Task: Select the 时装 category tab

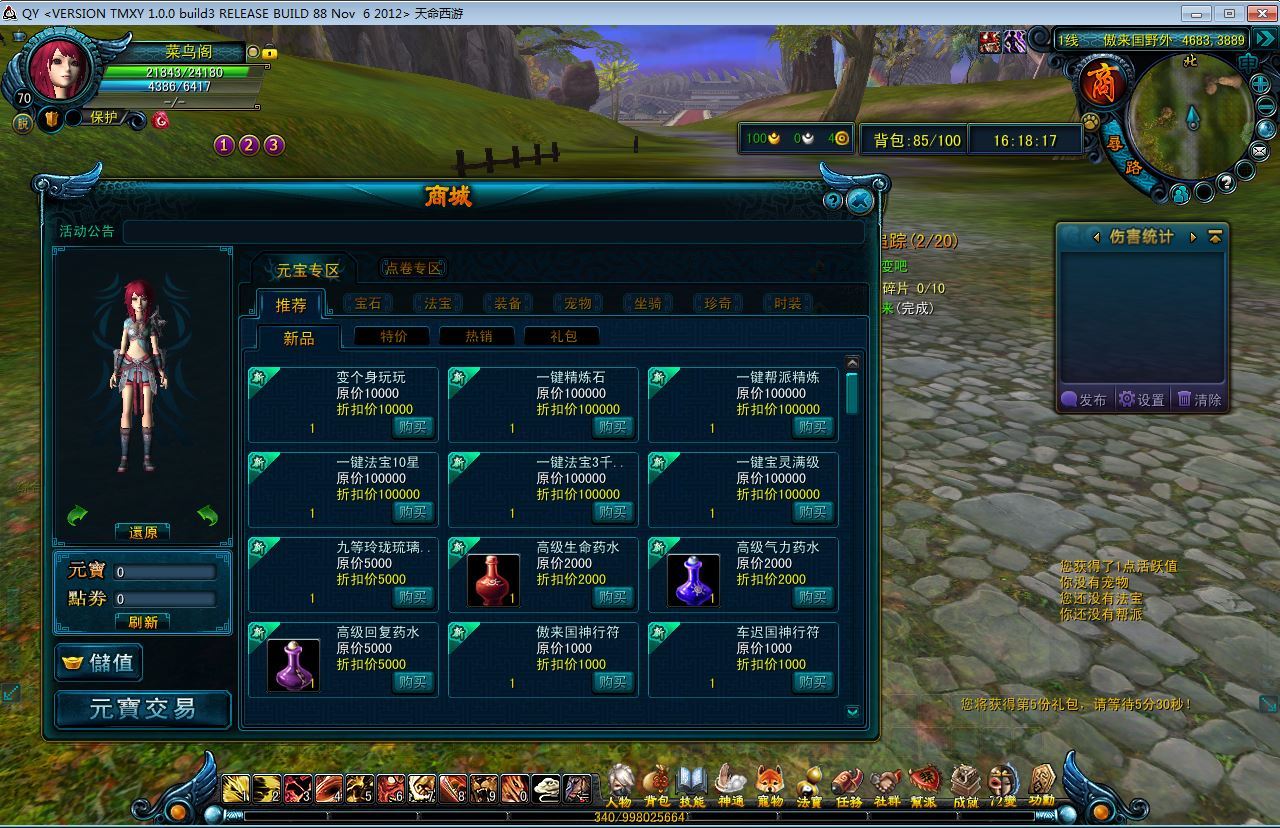Action: [x=788, y=303]
